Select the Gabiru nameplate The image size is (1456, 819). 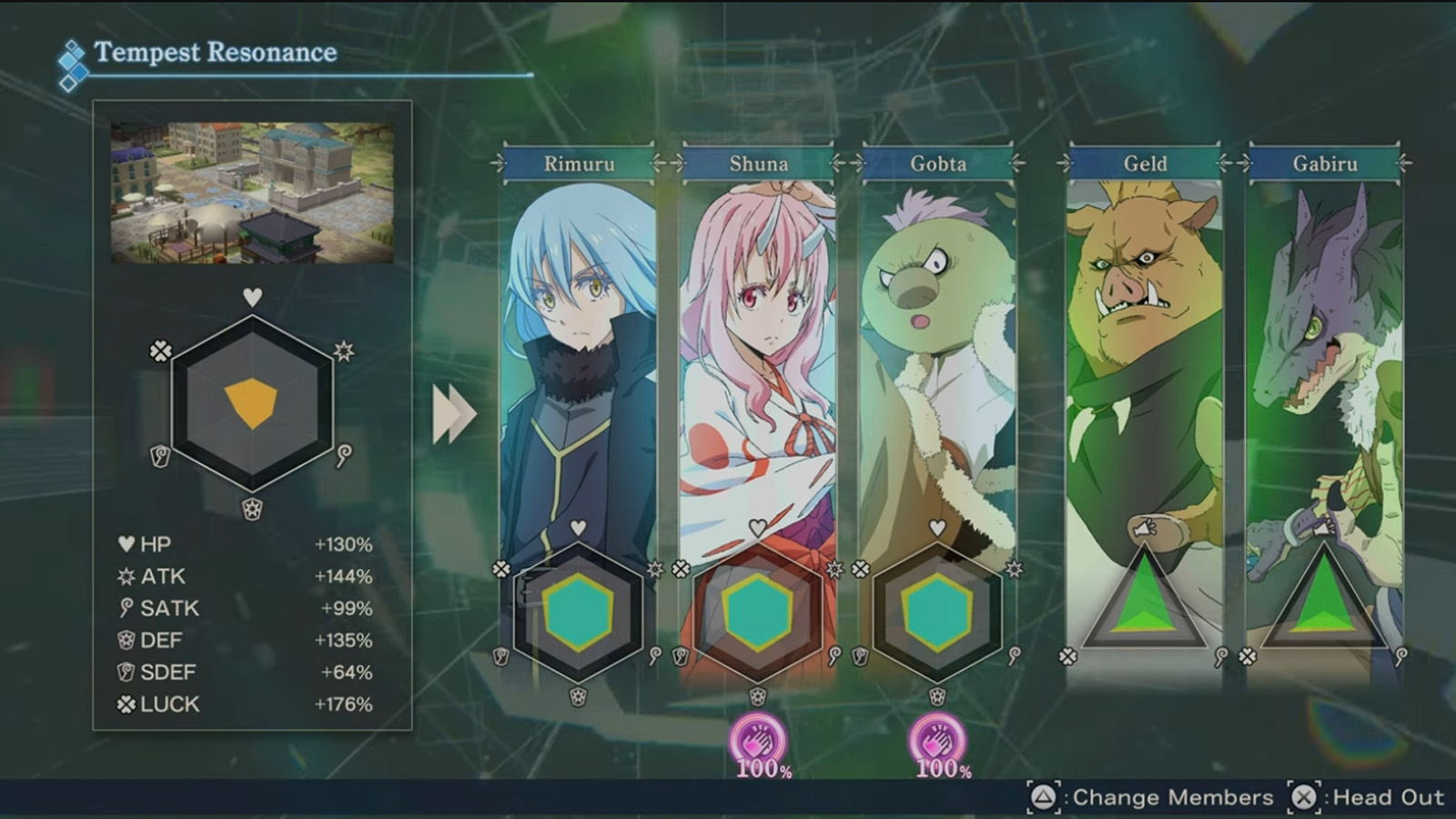click(1327, 164)
